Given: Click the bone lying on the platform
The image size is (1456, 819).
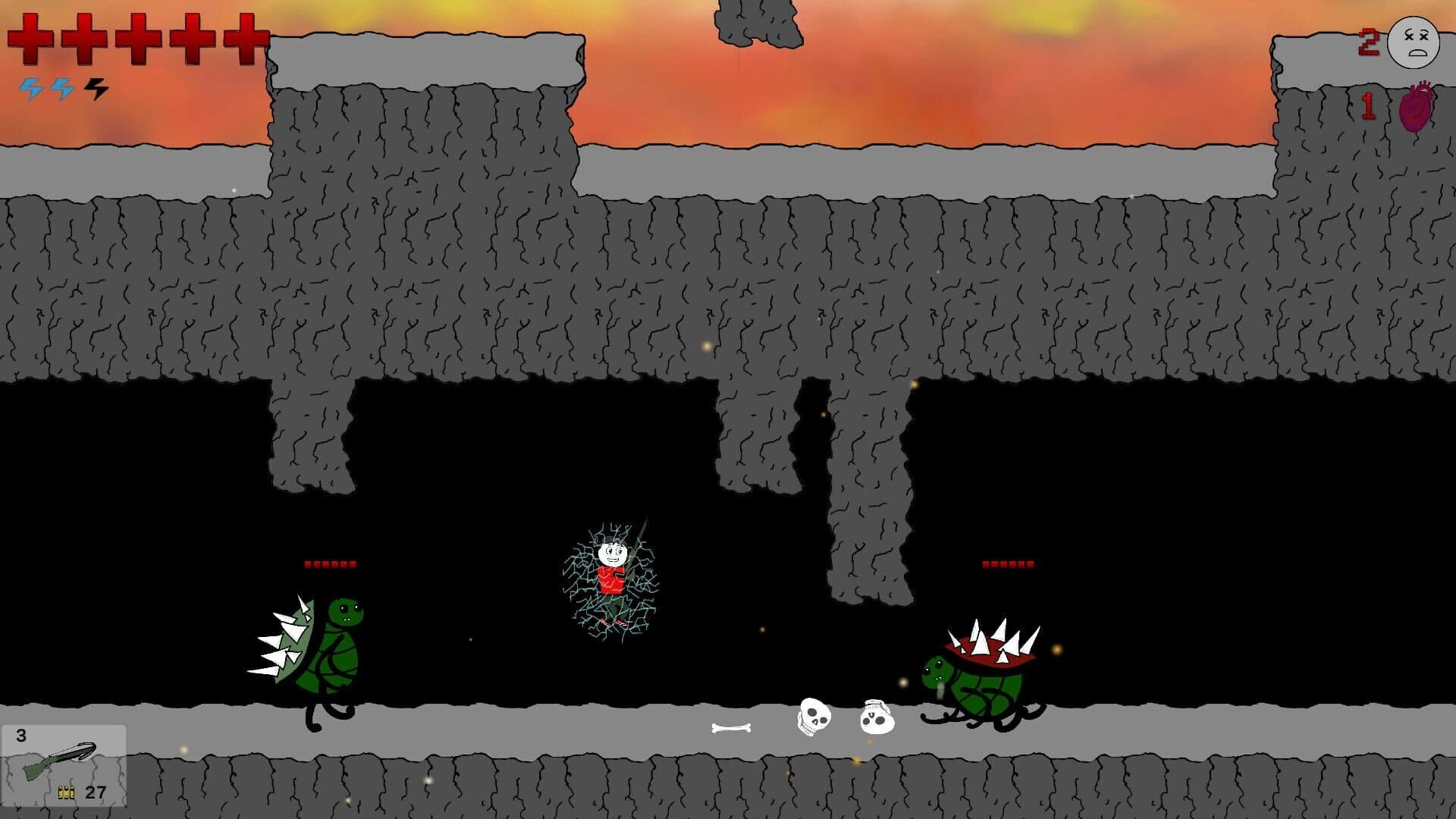Looking at the screenshot, I should 730,726.
